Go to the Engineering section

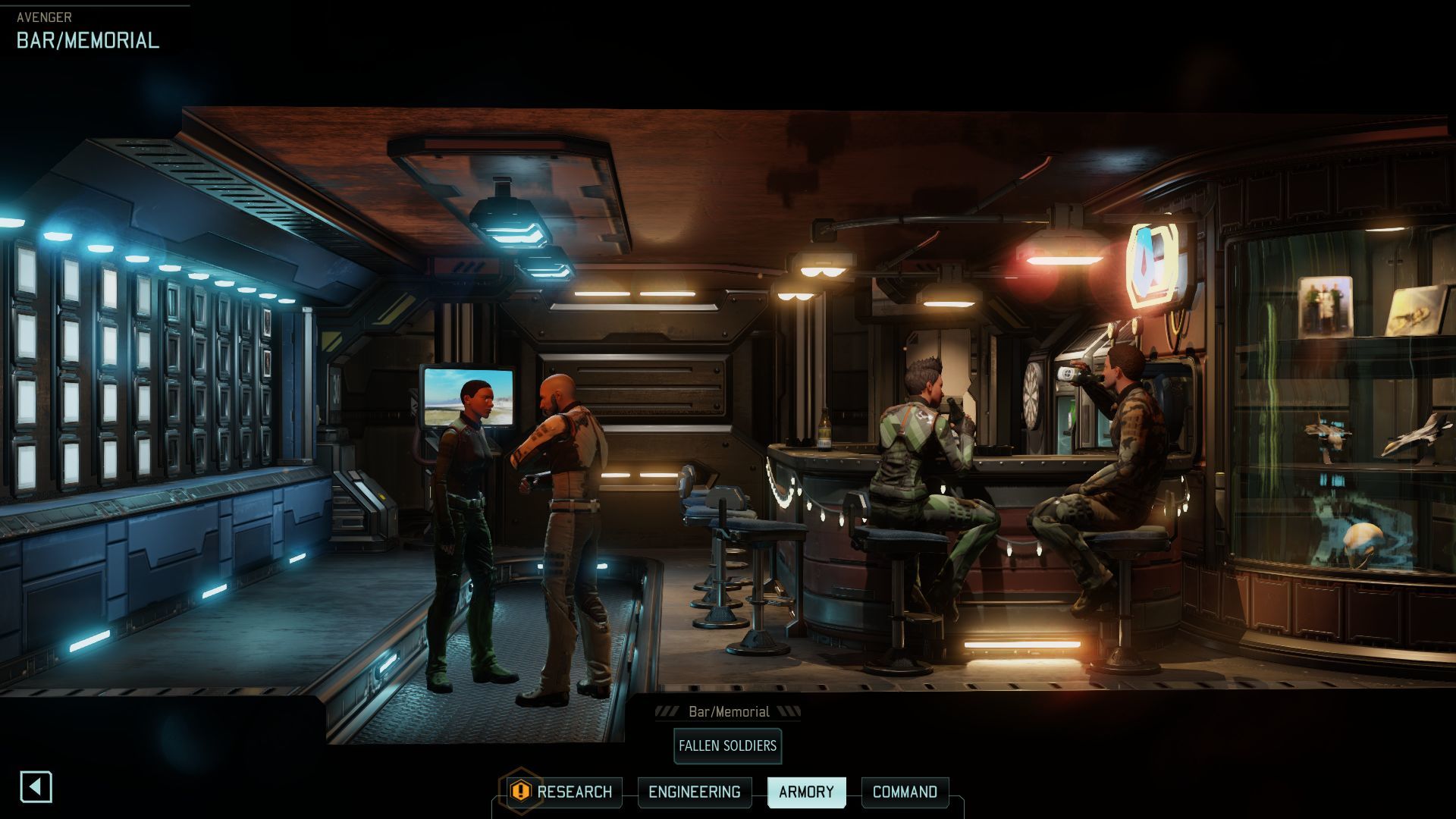[x=694, y=792]
